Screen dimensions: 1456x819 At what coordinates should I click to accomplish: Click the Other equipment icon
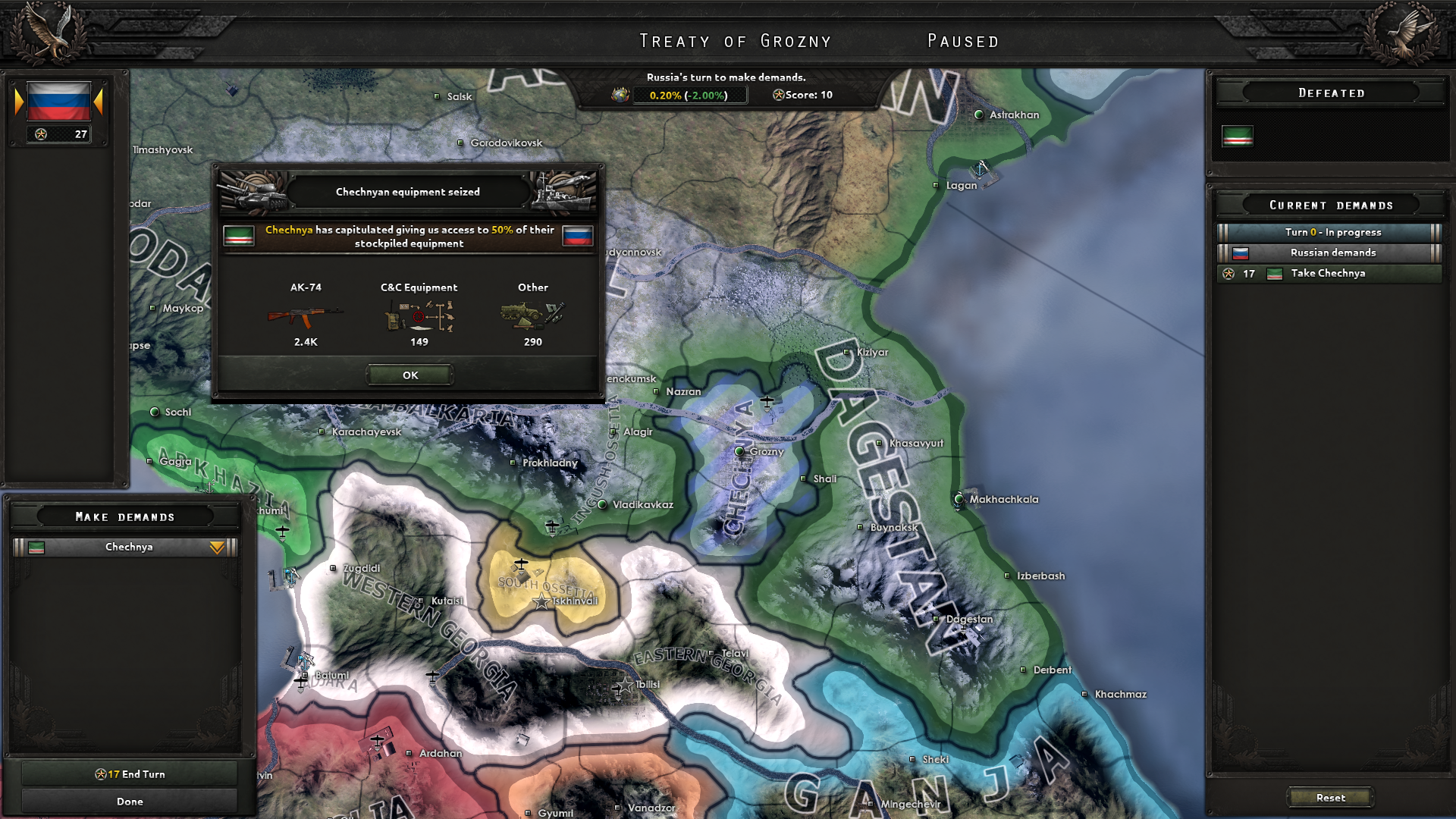[532, 315]
